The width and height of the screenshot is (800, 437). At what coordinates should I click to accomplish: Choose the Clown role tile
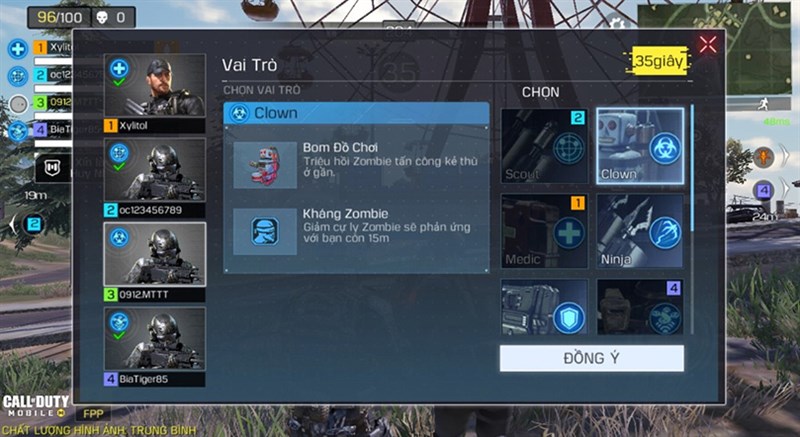coord(640,146)
